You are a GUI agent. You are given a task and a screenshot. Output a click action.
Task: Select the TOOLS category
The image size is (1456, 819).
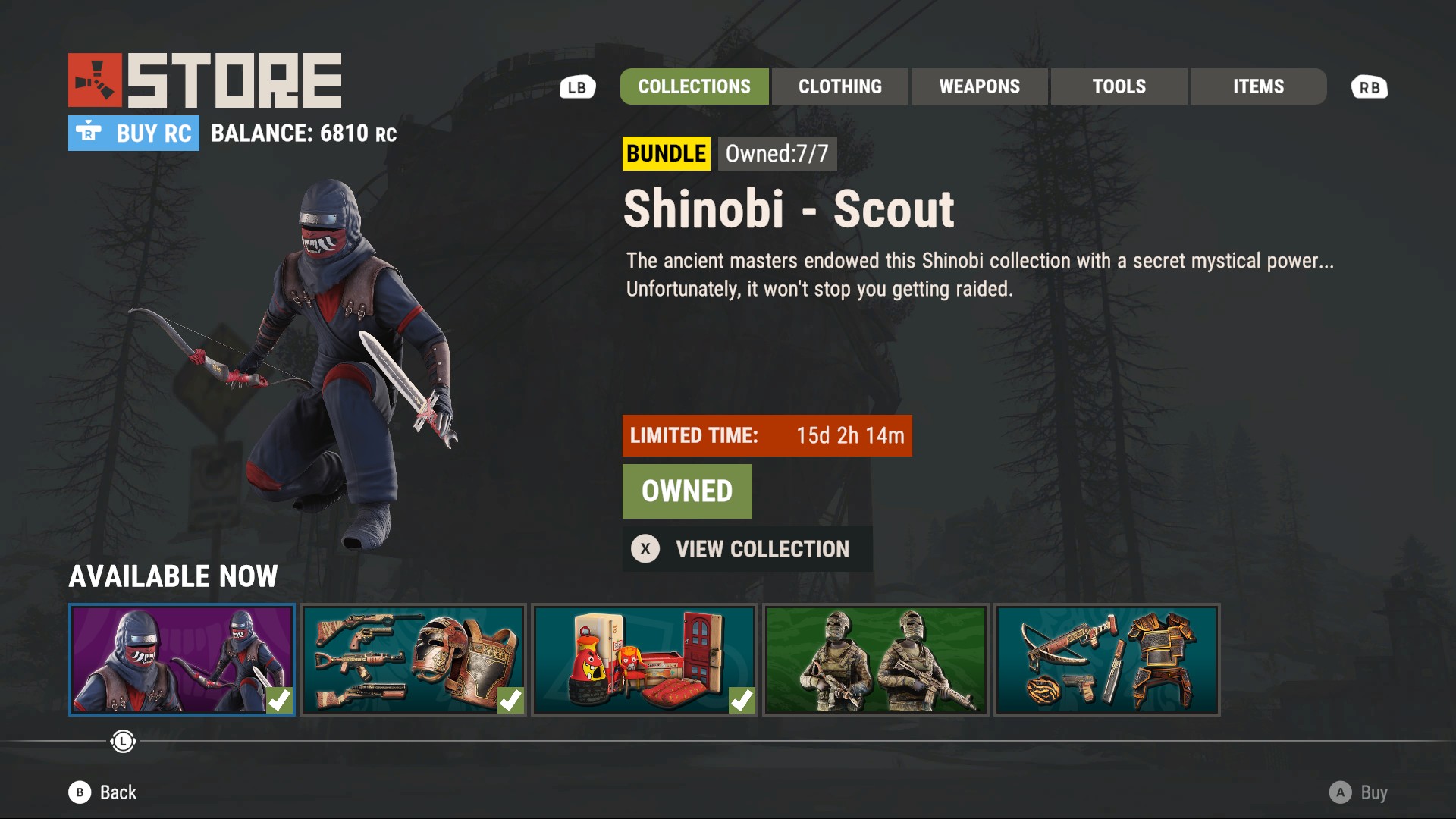click(1119, 86)
